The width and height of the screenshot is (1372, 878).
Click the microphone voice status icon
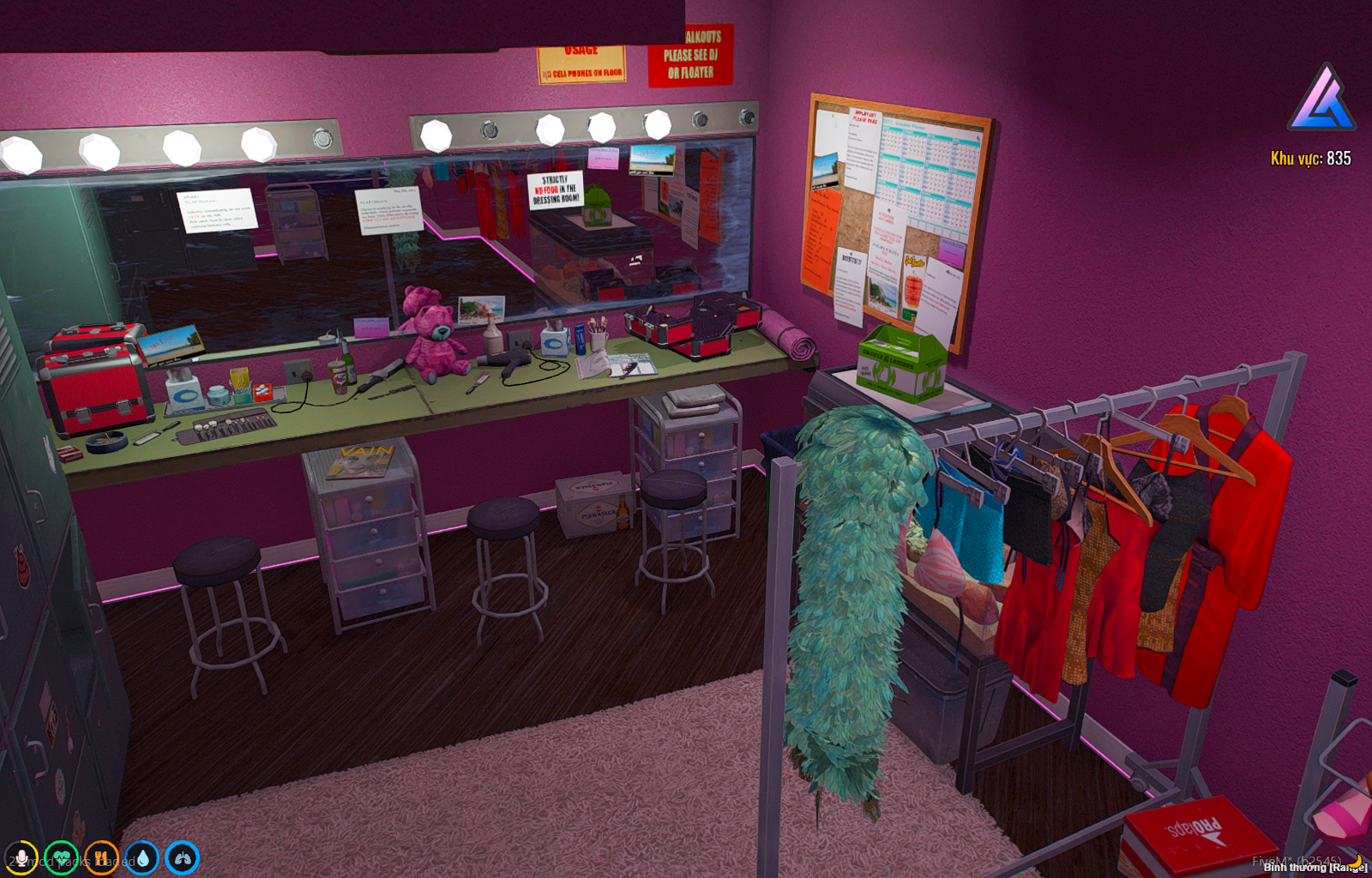click(x=21, y=857)
